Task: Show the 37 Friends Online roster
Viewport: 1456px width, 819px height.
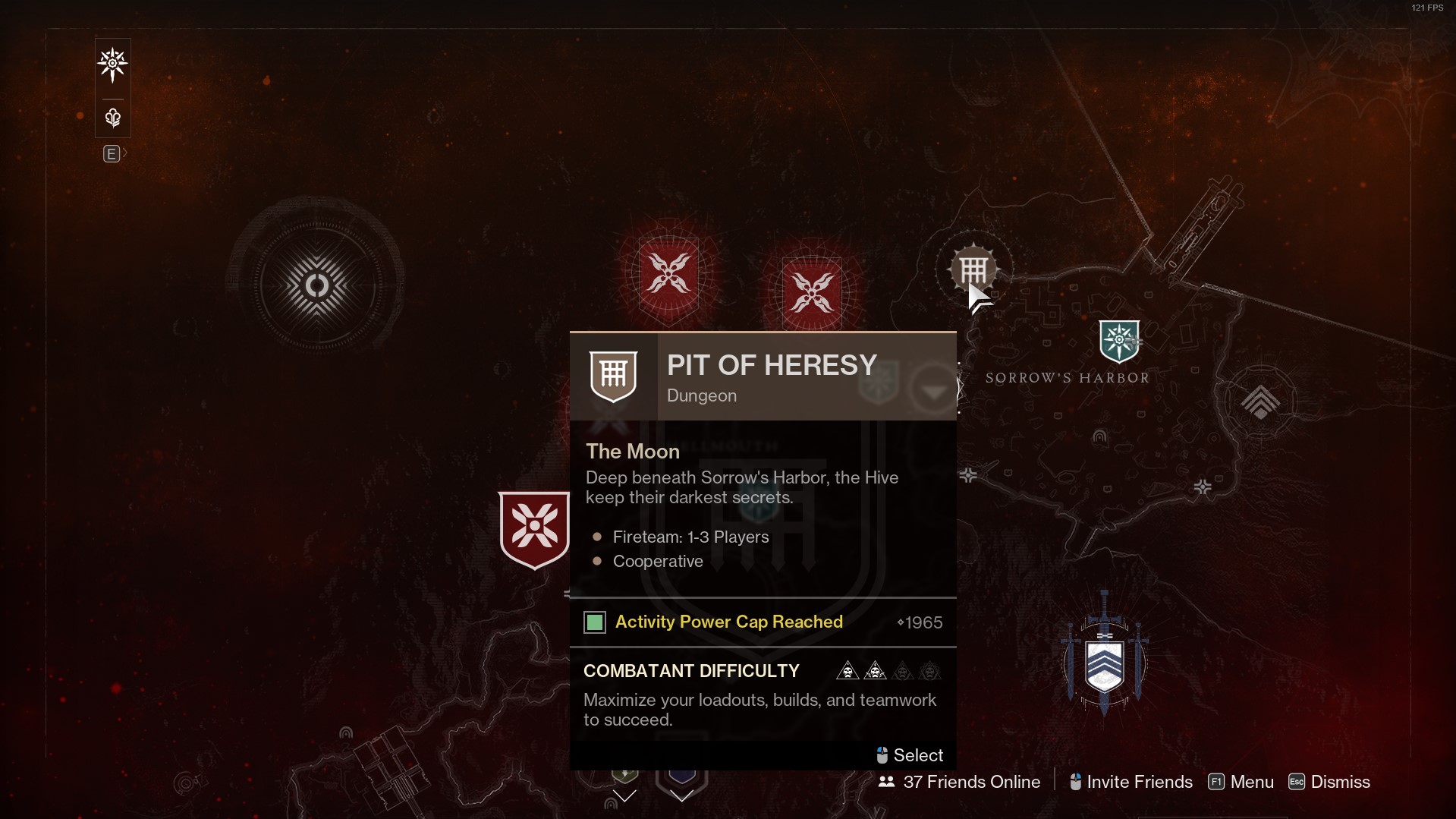Action: tap(959, 782)
